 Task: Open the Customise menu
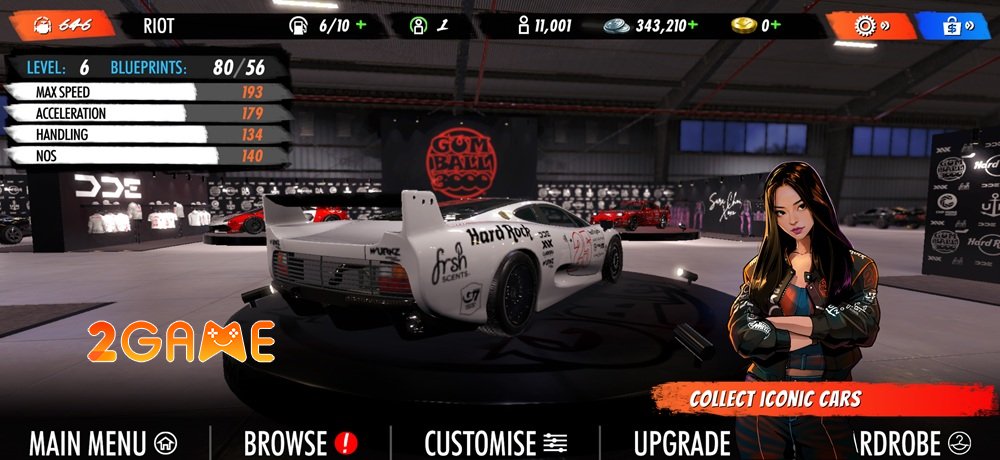496,442
